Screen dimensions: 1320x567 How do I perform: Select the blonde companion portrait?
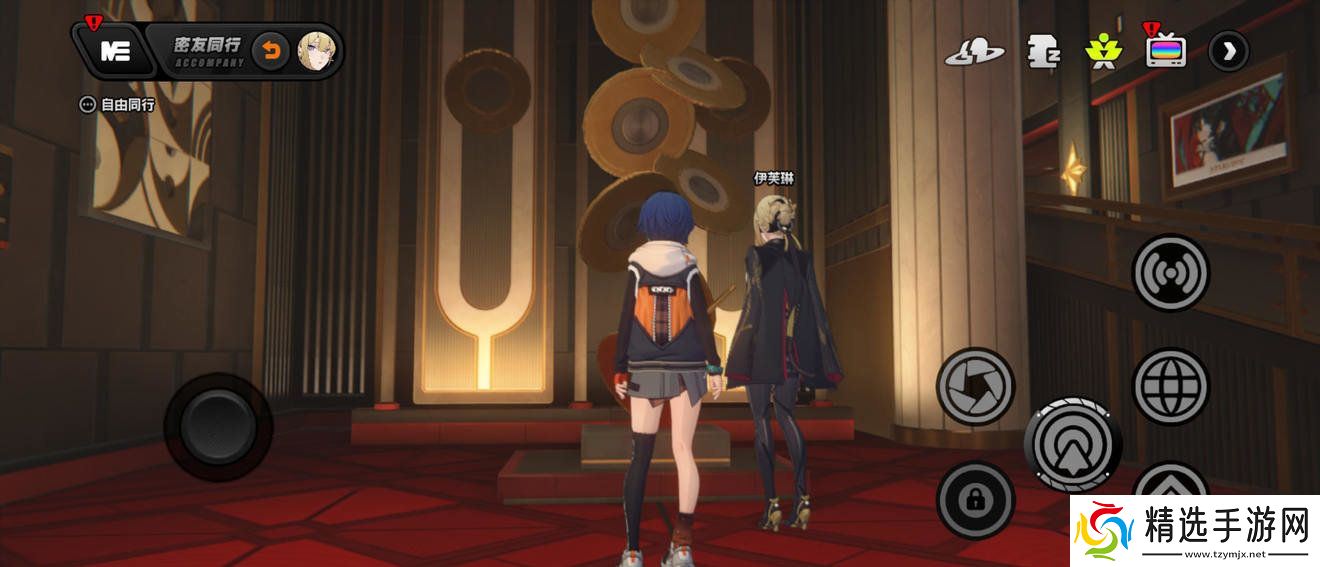click(x=317, y=50)
